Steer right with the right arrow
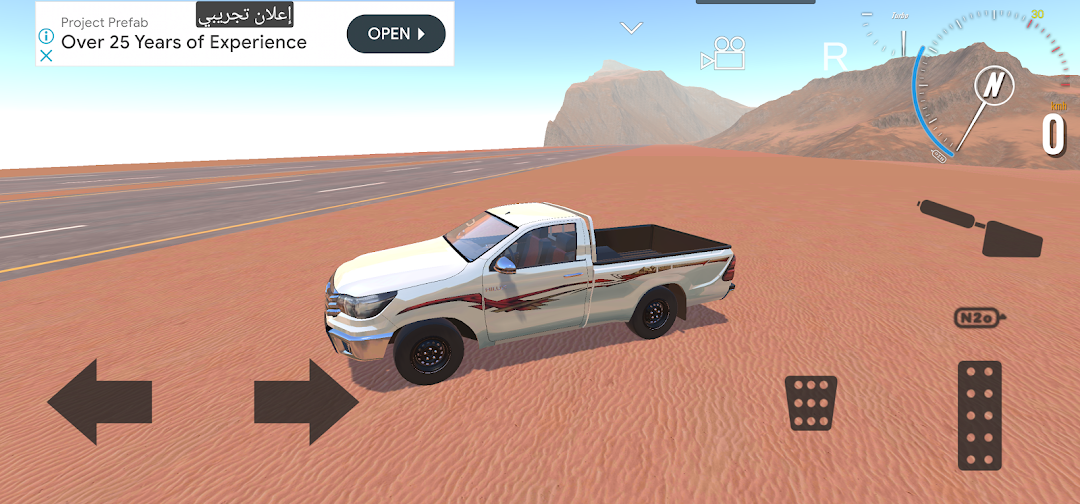Screen dimensions: 1080x504 (306, 402)
